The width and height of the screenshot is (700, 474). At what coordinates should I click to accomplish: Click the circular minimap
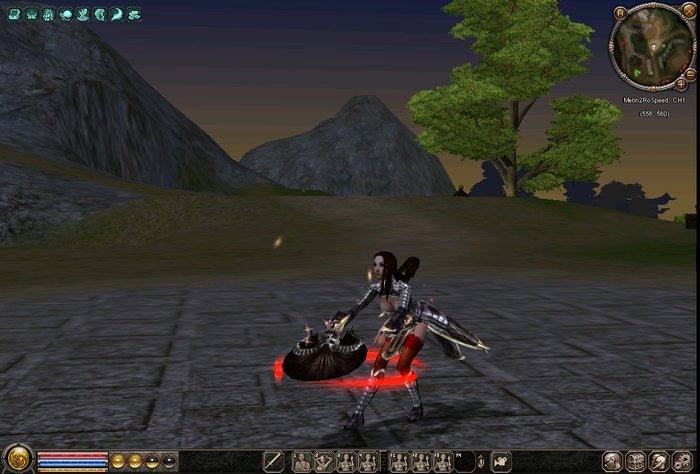click(x=651, y=46)
